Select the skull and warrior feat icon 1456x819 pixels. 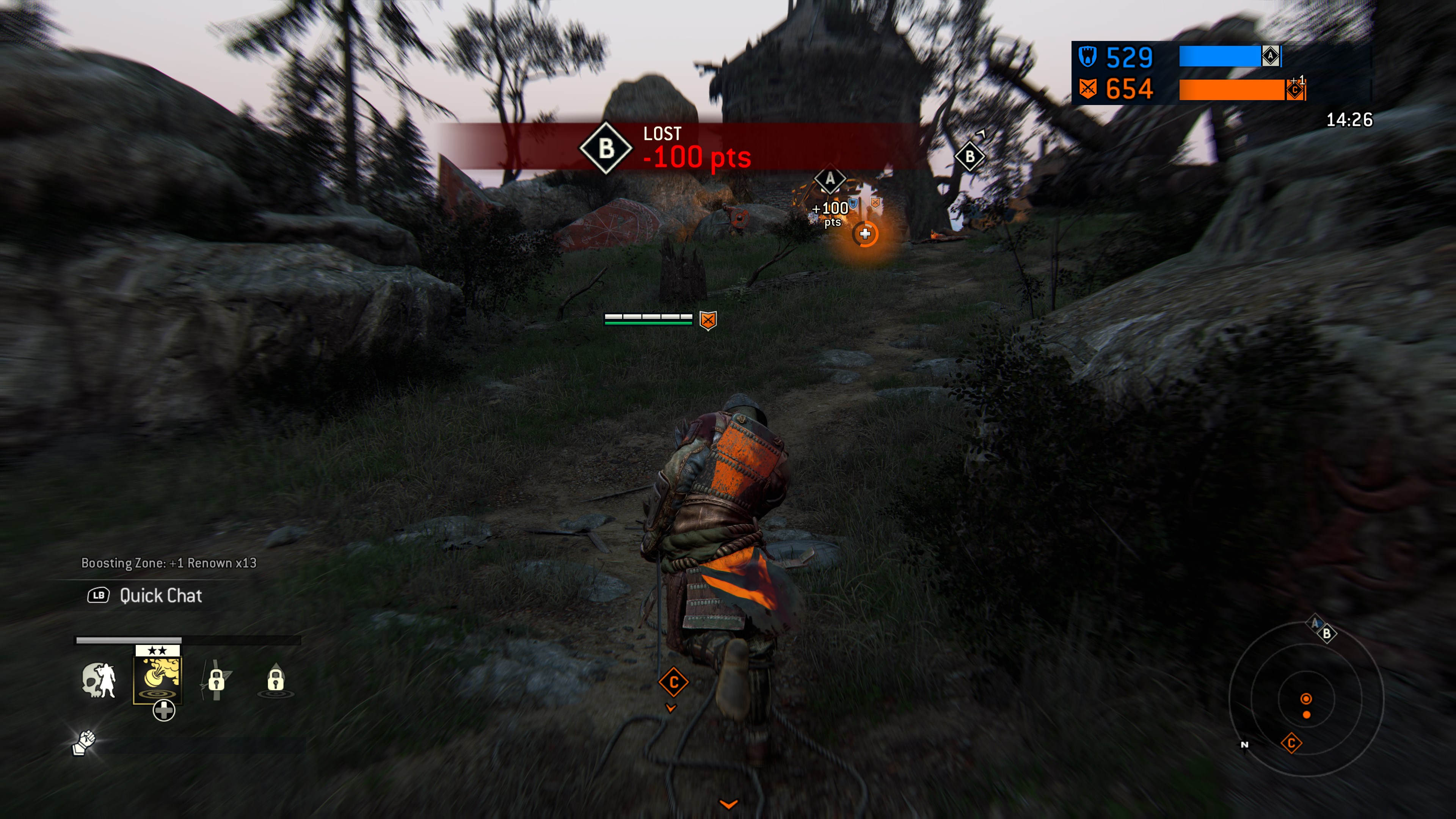tap(99, 680)
